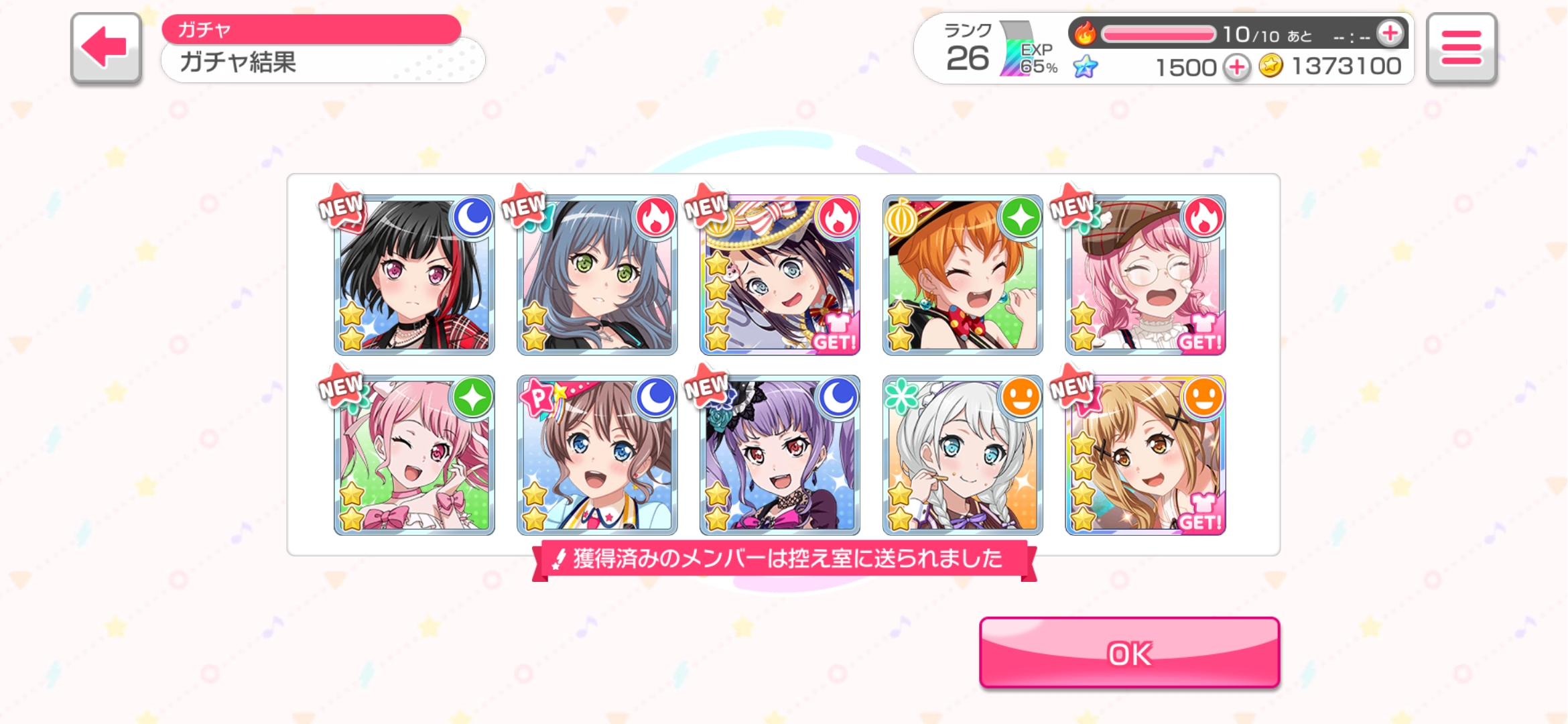The image size is (1568, 724).
Task: Select the gray-blue haired green-eyed card
Action: coord(597,276)
